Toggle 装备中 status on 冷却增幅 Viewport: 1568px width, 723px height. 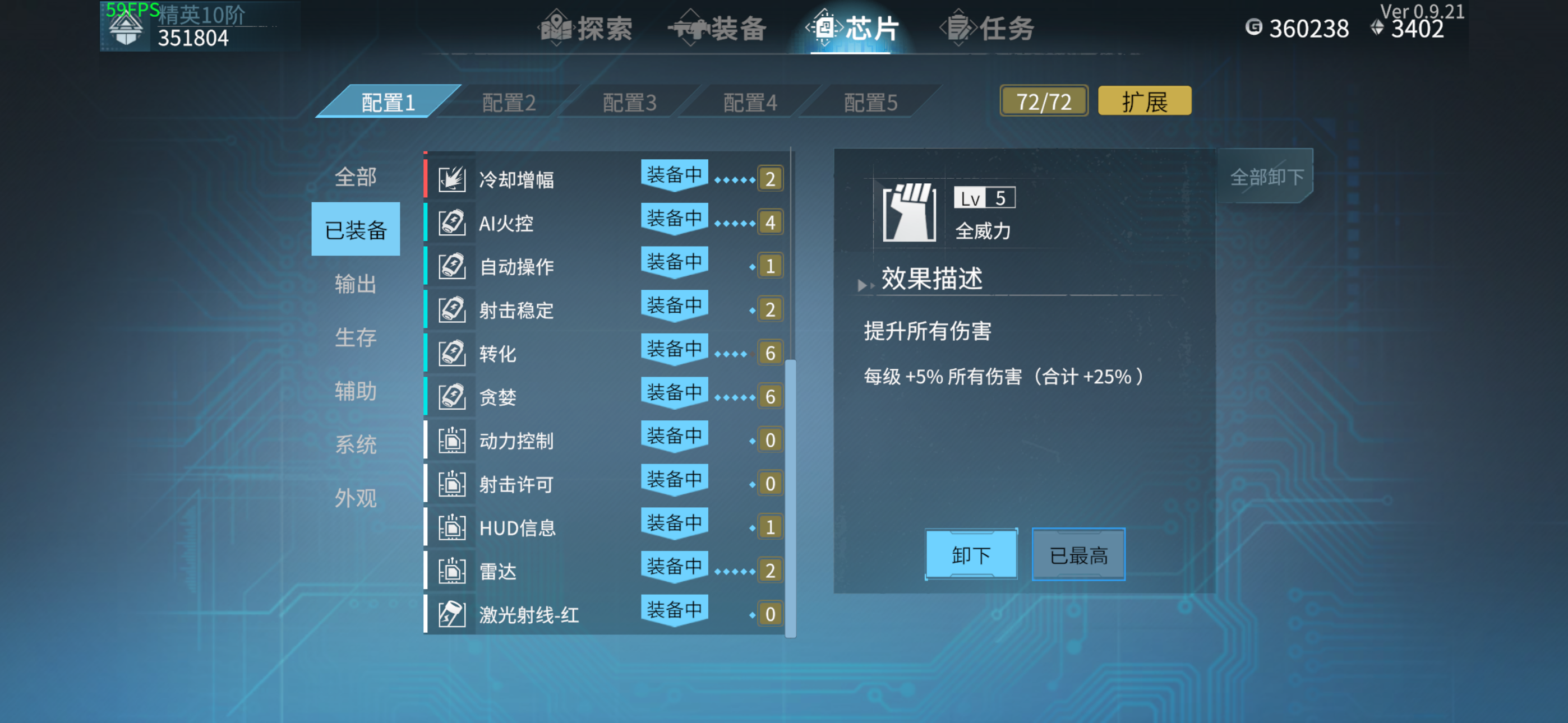coord(674,176)
